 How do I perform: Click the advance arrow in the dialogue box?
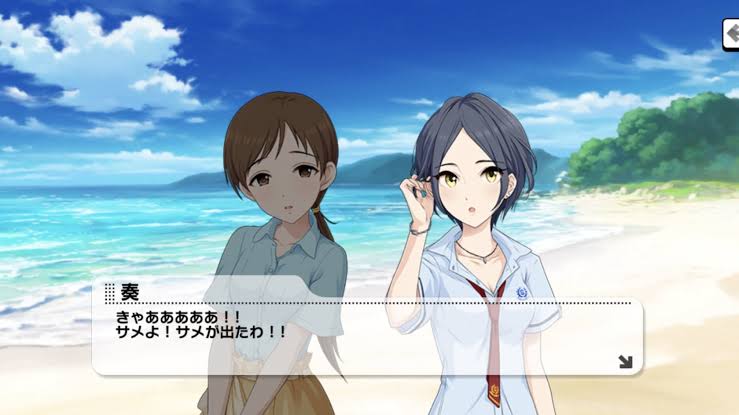coord(625,361)
